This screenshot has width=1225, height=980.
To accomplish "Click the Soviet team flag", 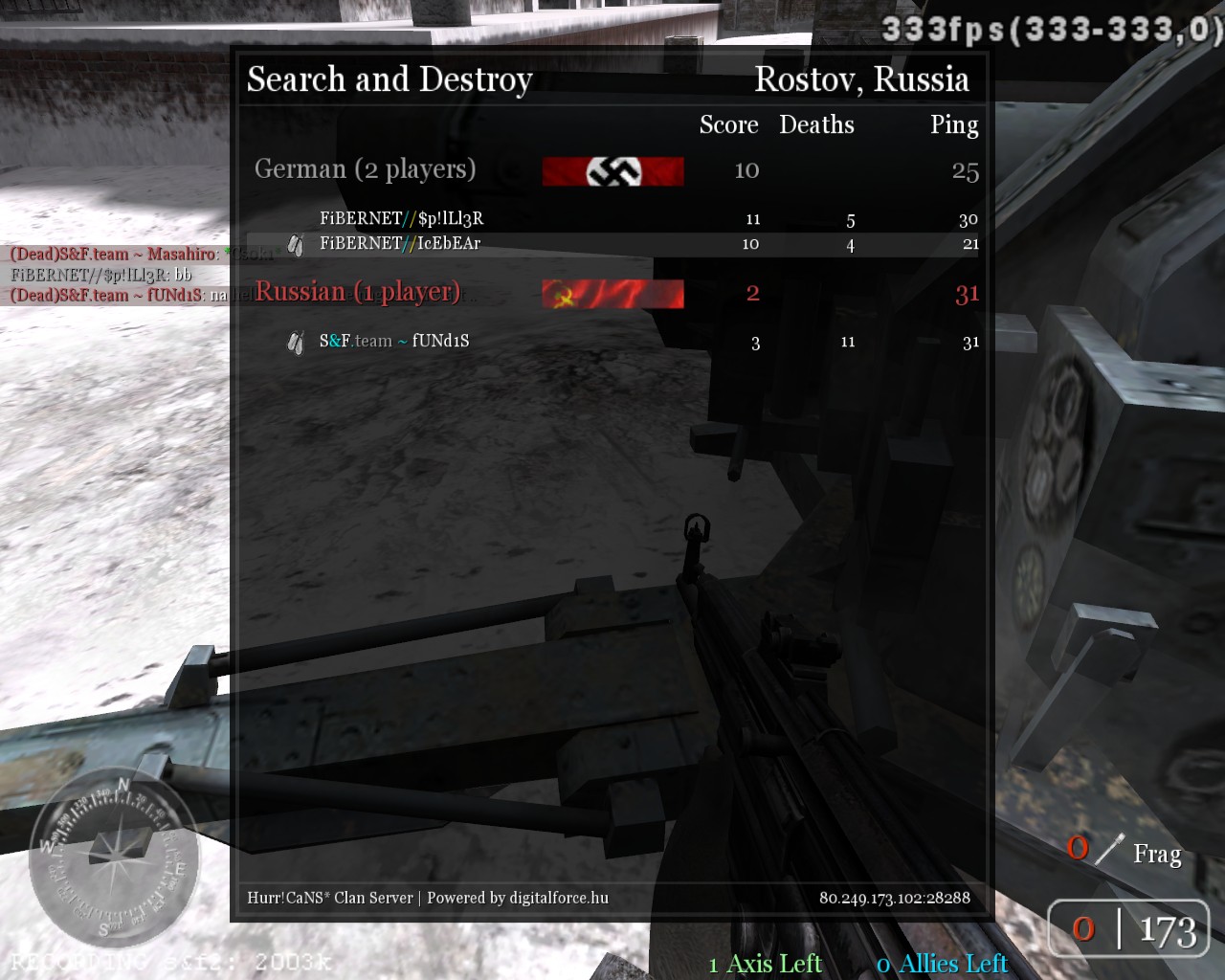I will (x=612, y=294).
